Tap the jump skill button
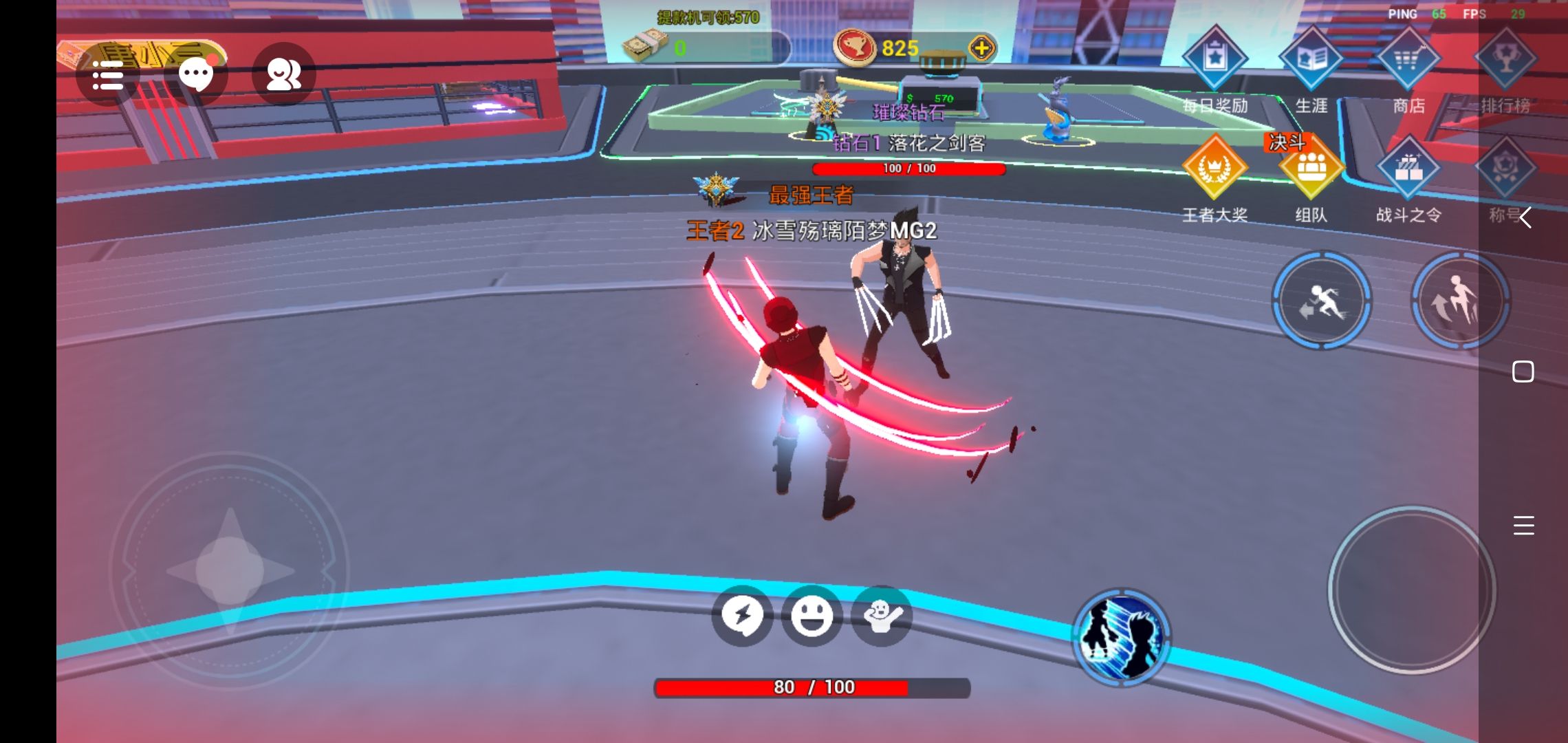The image size is (1568, 743). pos(1460,301)
